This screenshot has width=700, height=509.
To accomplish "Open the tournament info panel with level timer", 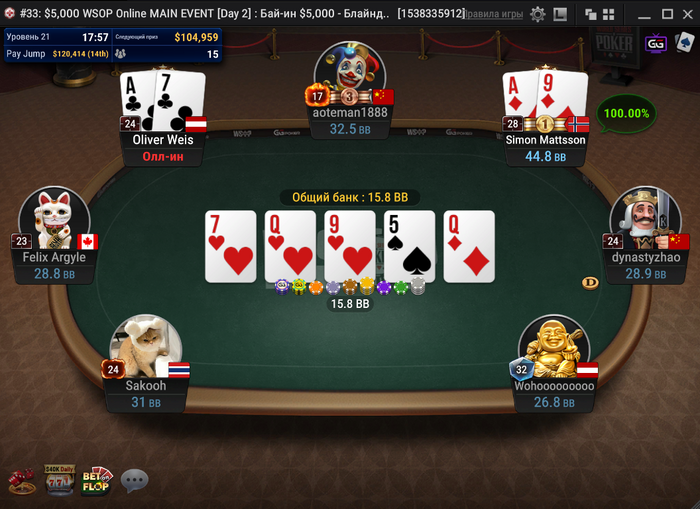I will pos(112,45).
